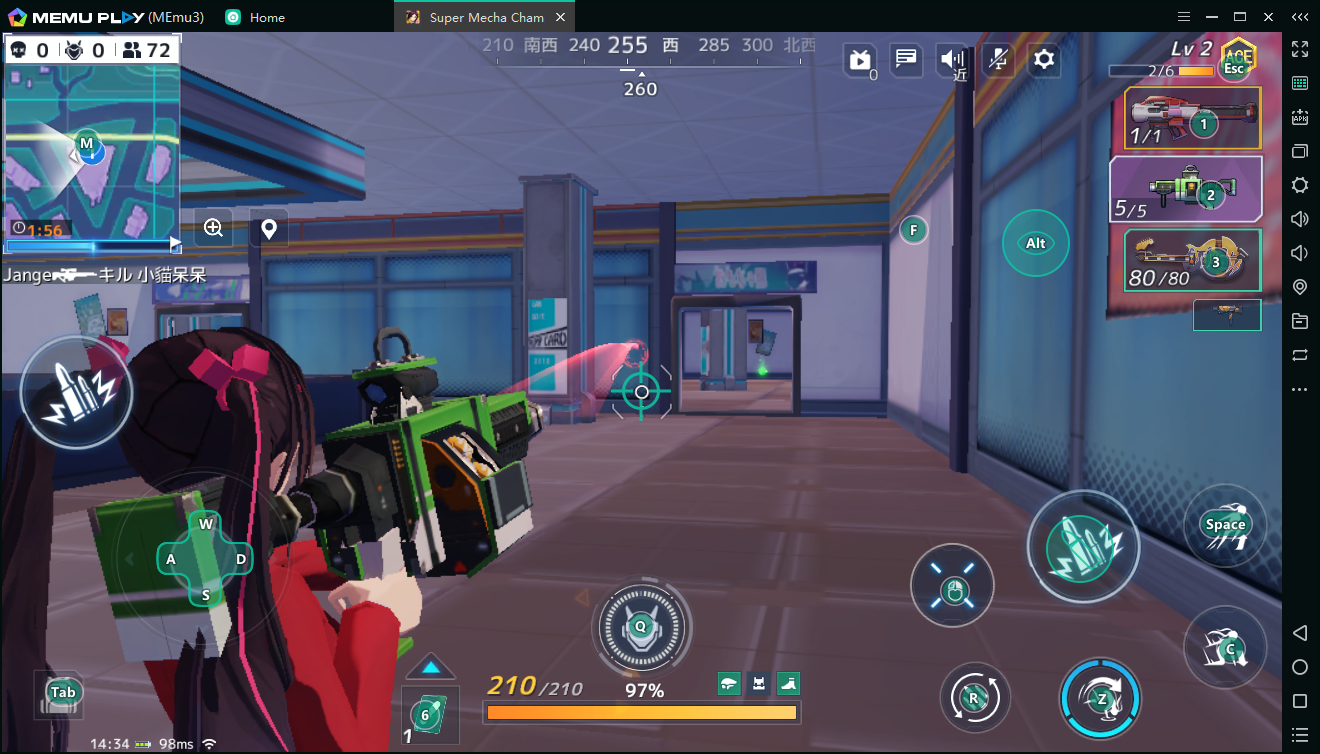The width and height of the screenshot is (1320, 754).
Task: Open the Tab scoreboard button
Action: (x=62, y=692)
